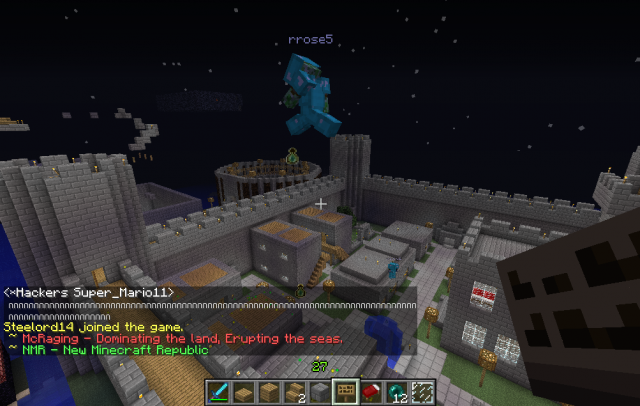Screen dimensions: 640x406
Task: Pick the wooden sign in the hotbar
Action: pyautogui.click(x=345, y=392)
